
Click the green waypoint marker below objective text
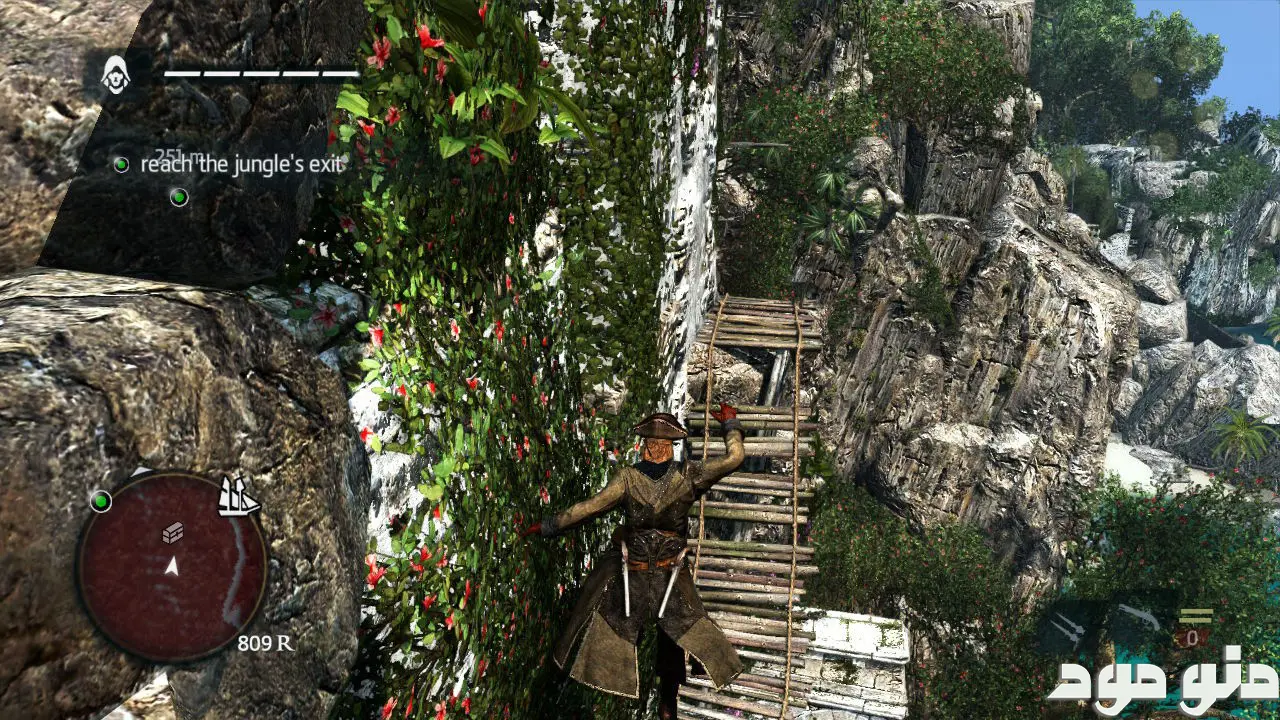click(179, 197)
